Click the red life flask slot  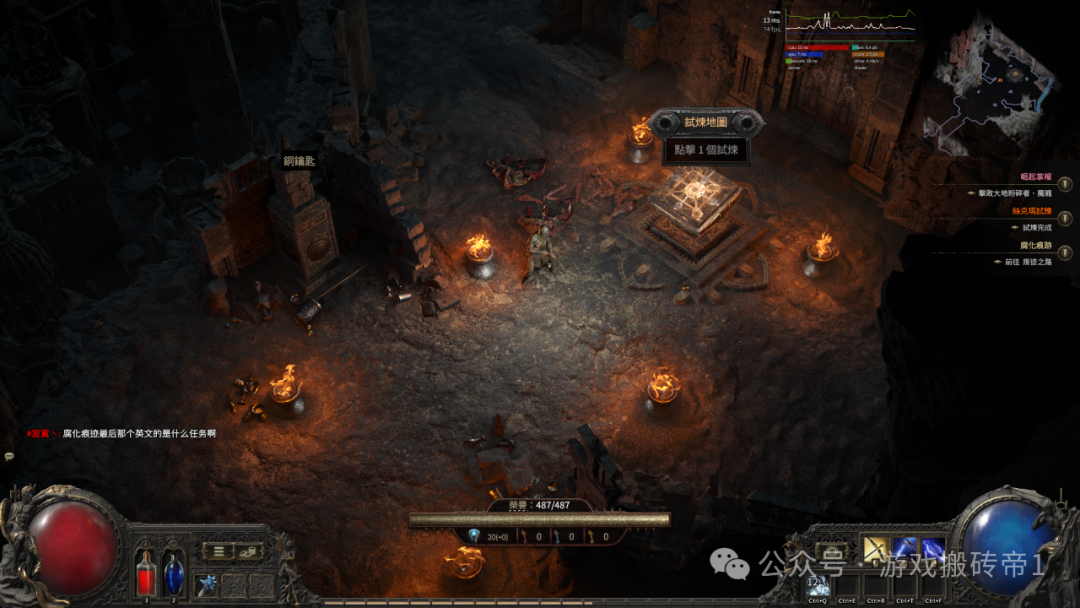(146, 575)
